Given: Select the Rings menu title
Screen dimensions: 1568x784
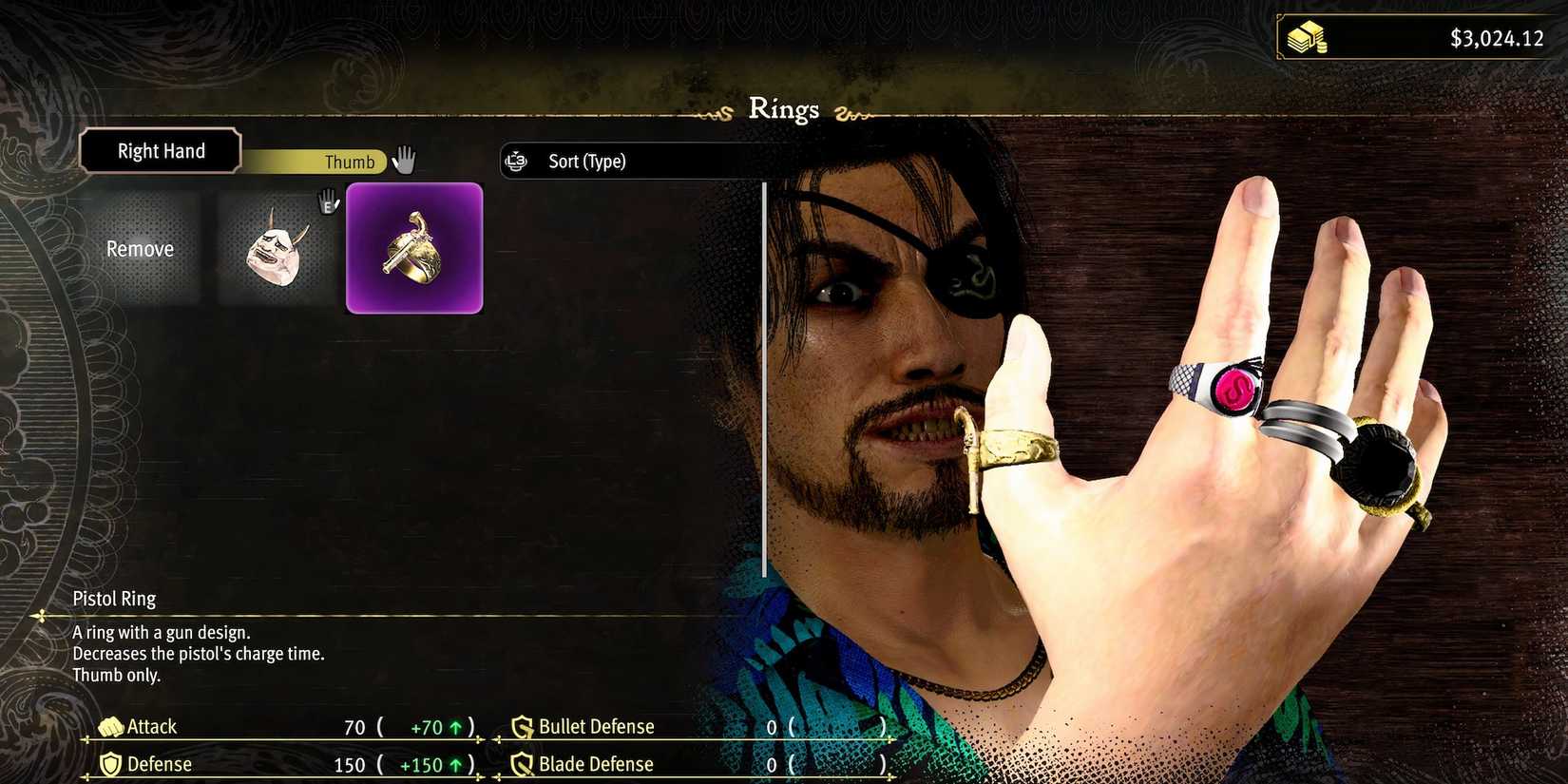Looking at the screenshot, I should (784, 109).
